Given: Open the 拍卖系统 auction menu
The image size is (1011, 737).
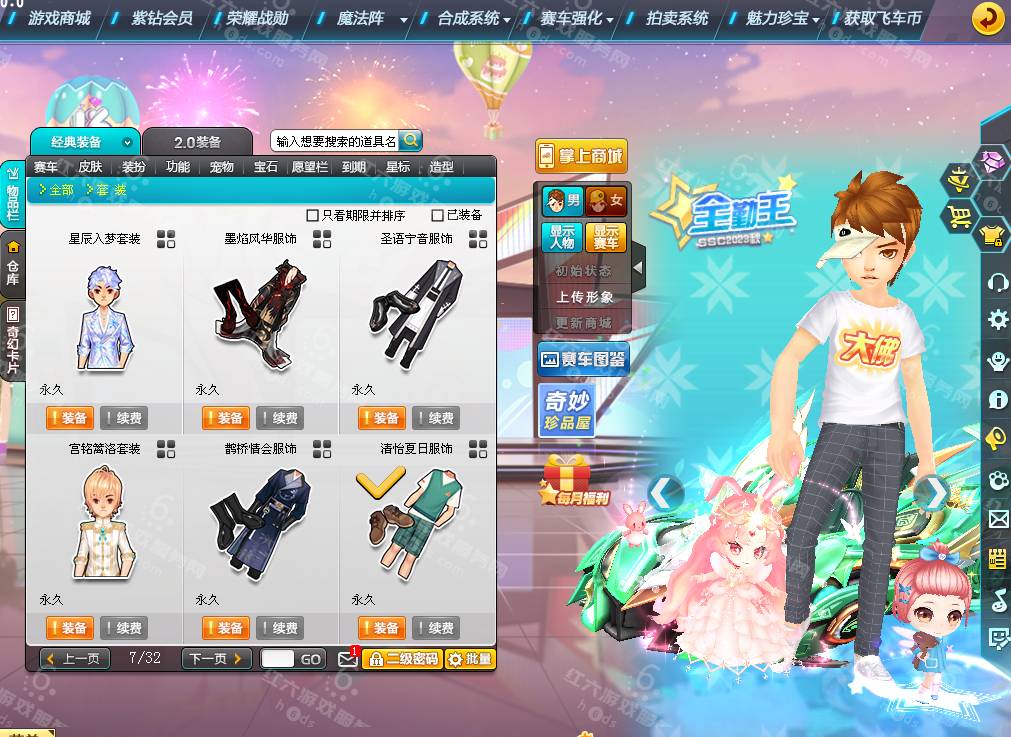Looking at the screenshot, I should click(x=677, y=18).
